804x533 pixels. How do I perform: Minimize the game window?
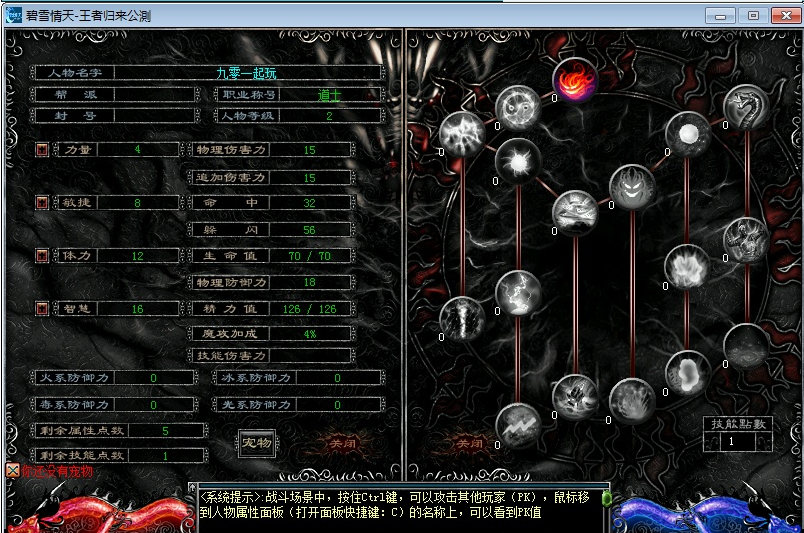point(720,15)
